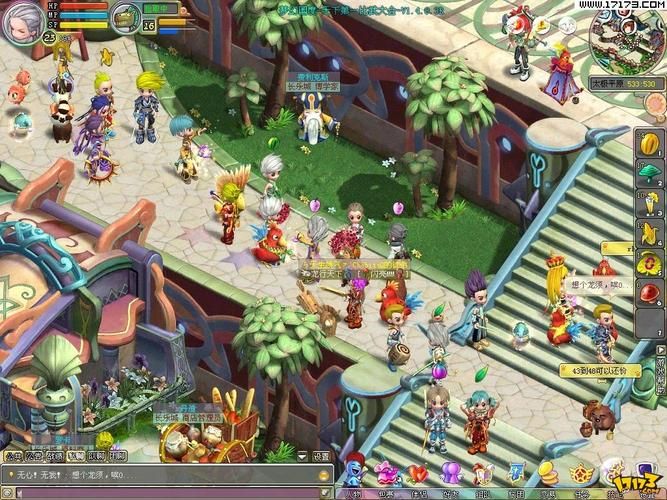Open the red heart menu icon
The width and height of the screenshot is (667, 500).
418,473
